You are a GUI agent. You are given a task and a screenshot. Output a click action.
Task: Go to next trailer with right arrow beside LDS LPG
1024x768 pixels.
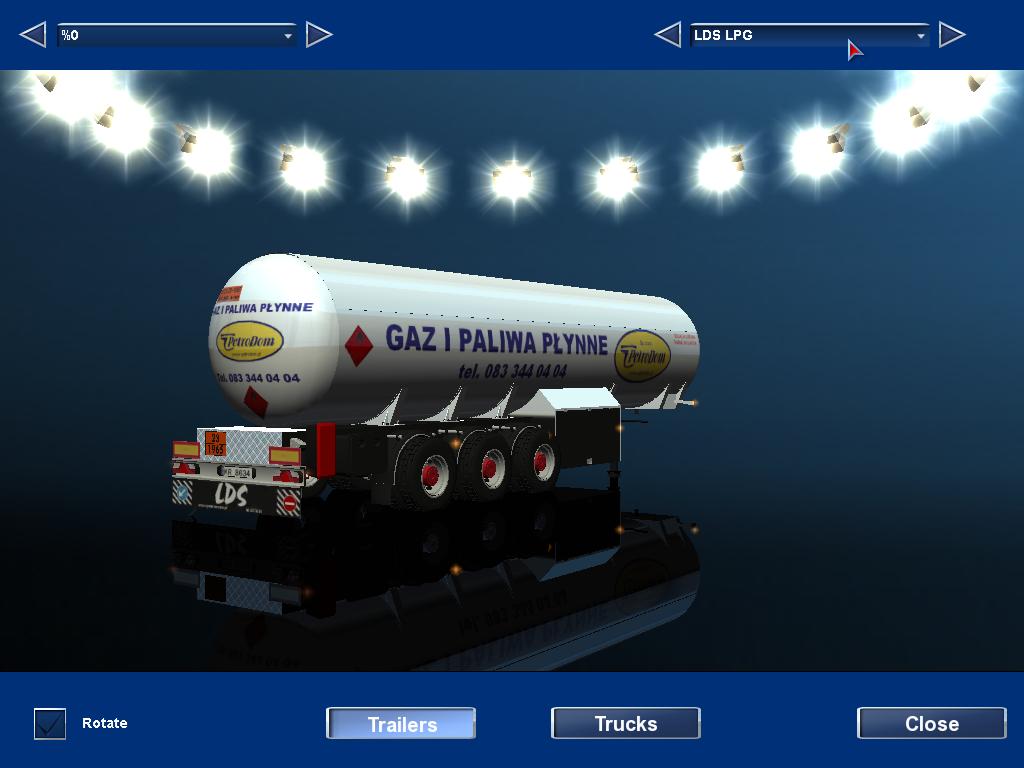[952, 35]
